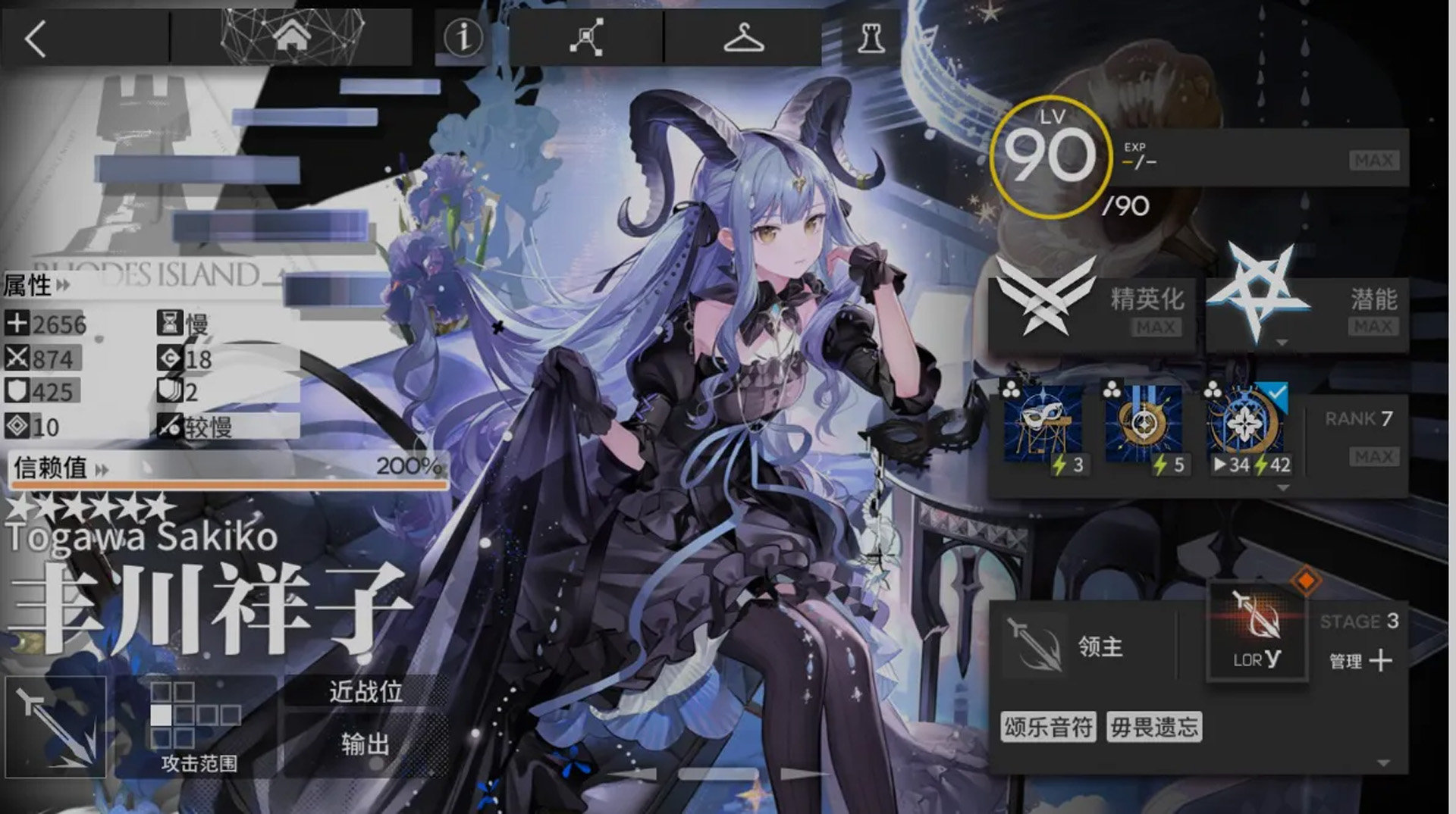
Task: Open the LOR-Y module slot
Action: tap(1257, 633)
